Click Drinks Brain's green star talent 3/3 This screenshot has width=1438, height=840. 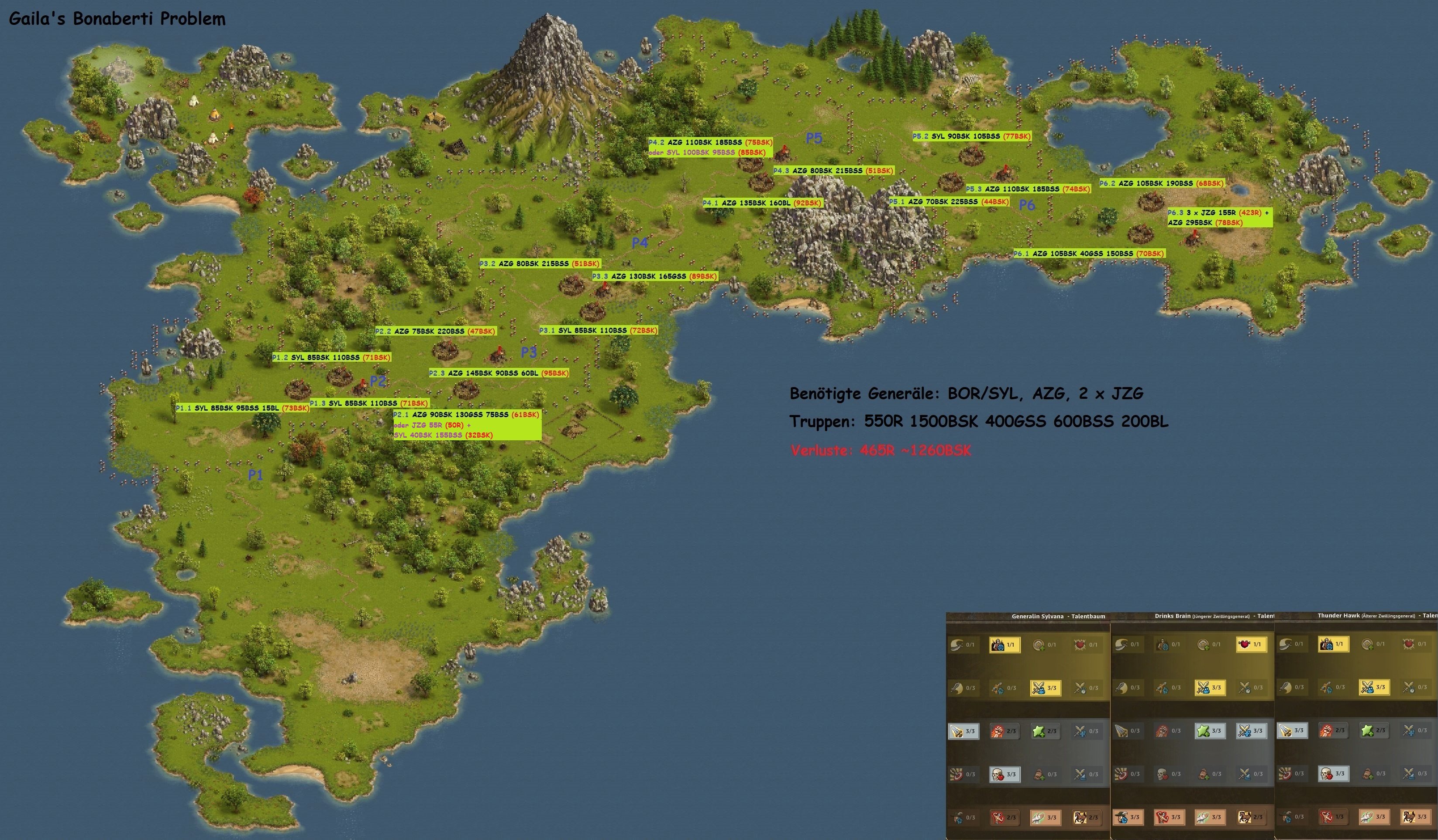coord(1209,730)
